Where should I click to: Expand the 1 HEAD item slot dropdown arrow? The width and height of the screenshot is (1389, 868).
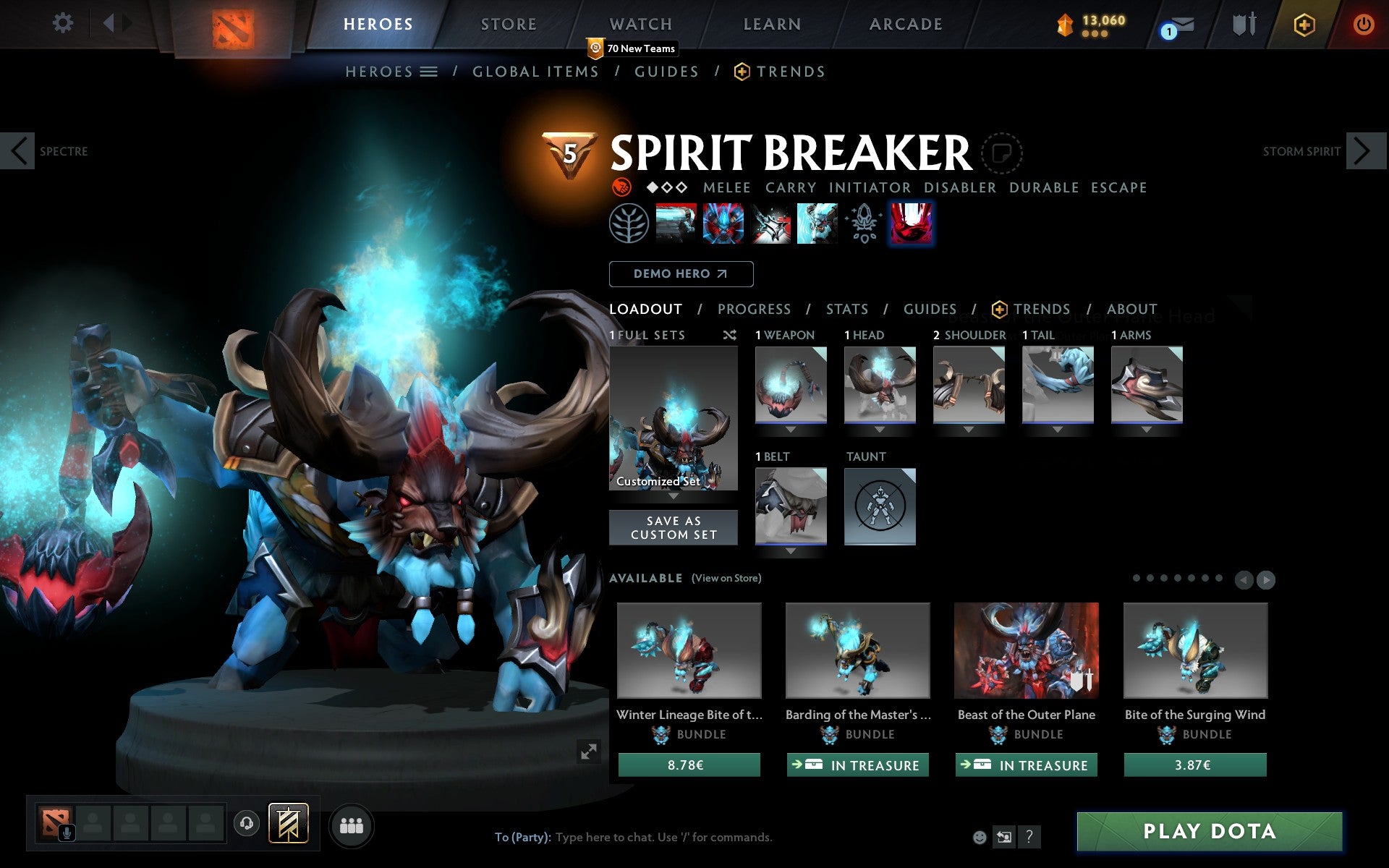(880, 428)
